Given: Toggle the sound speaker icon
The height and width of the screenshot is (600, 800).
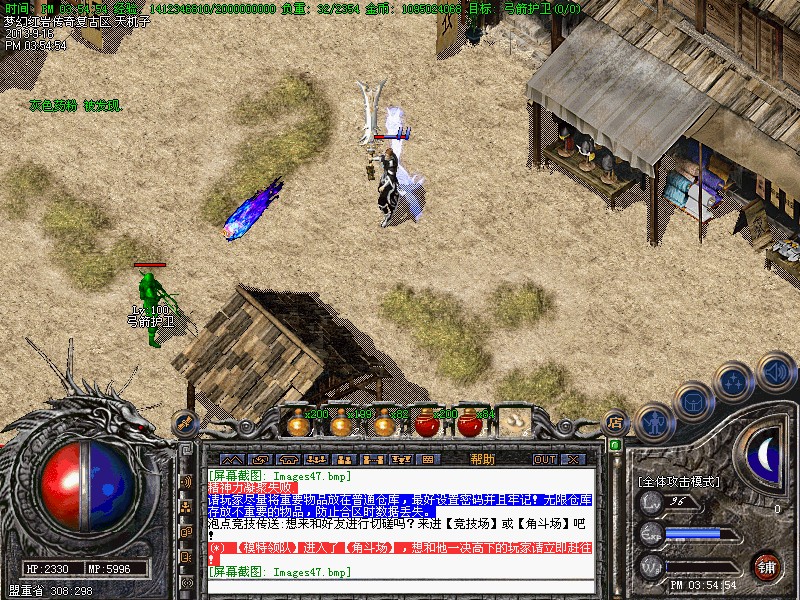Looking at the screenshot, I should 775,372.
